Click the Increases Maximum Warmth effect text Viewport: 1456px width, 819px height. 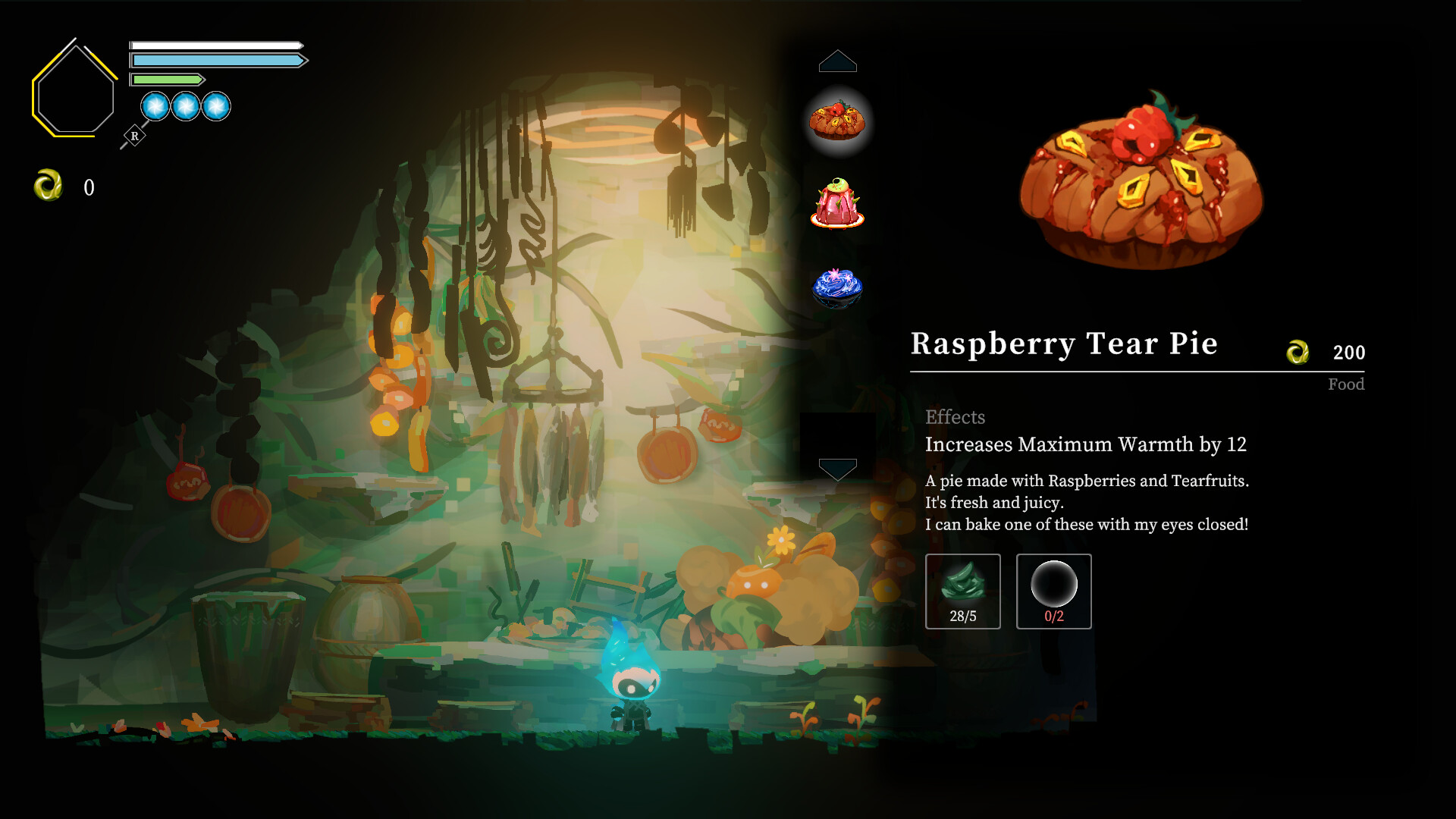[x=1086, y=445]
